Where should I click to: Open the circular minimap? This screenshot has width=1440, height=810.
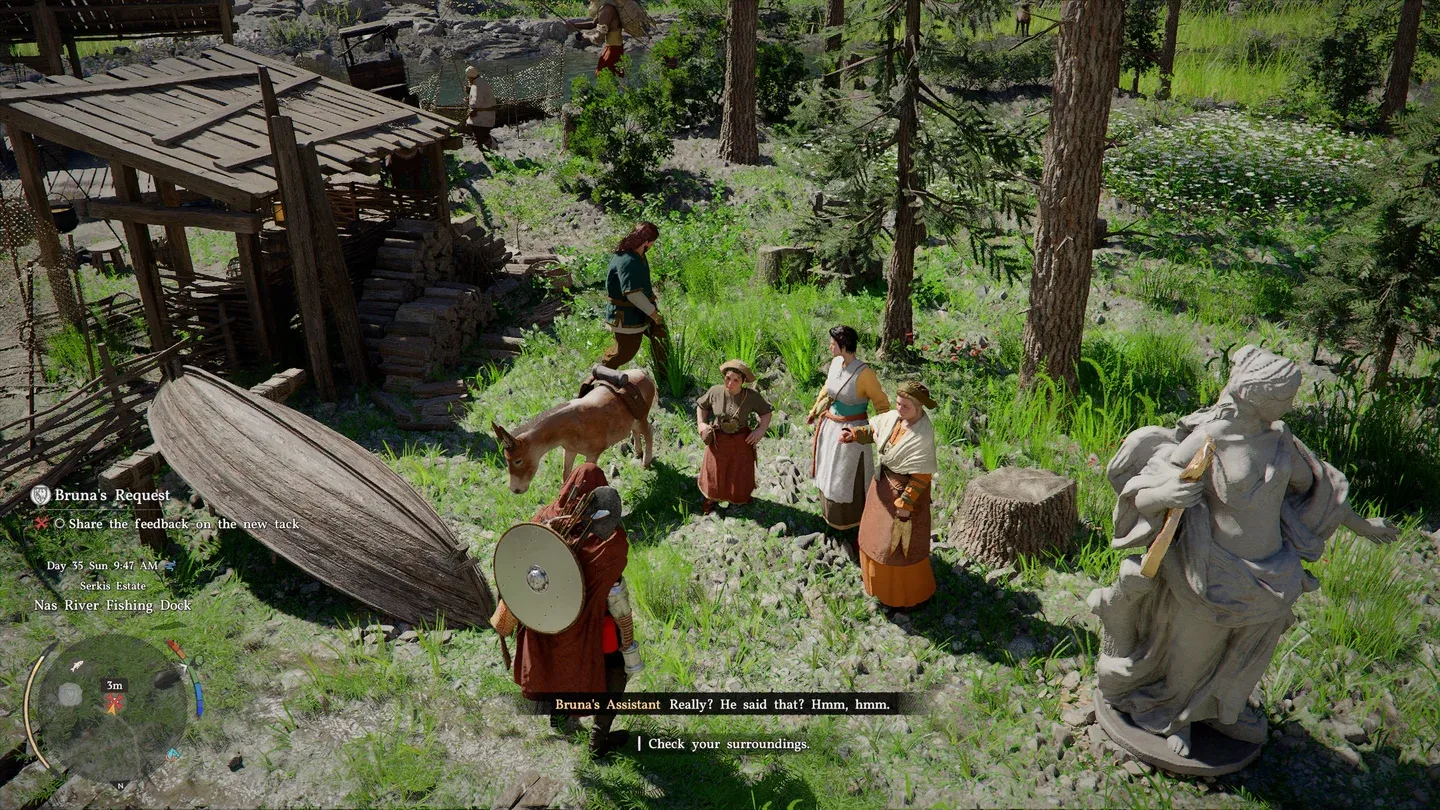coord(111,707)
